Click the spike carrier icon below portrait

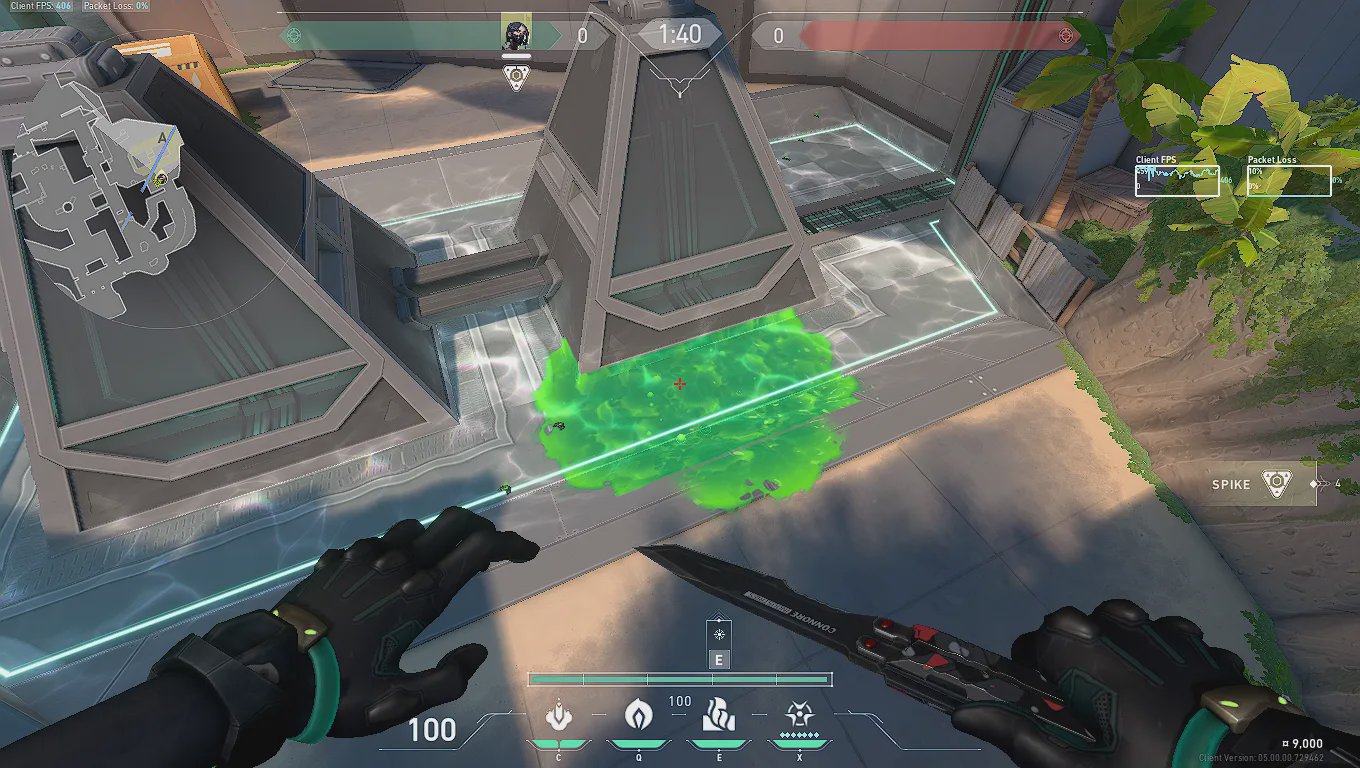click(516, 77)
